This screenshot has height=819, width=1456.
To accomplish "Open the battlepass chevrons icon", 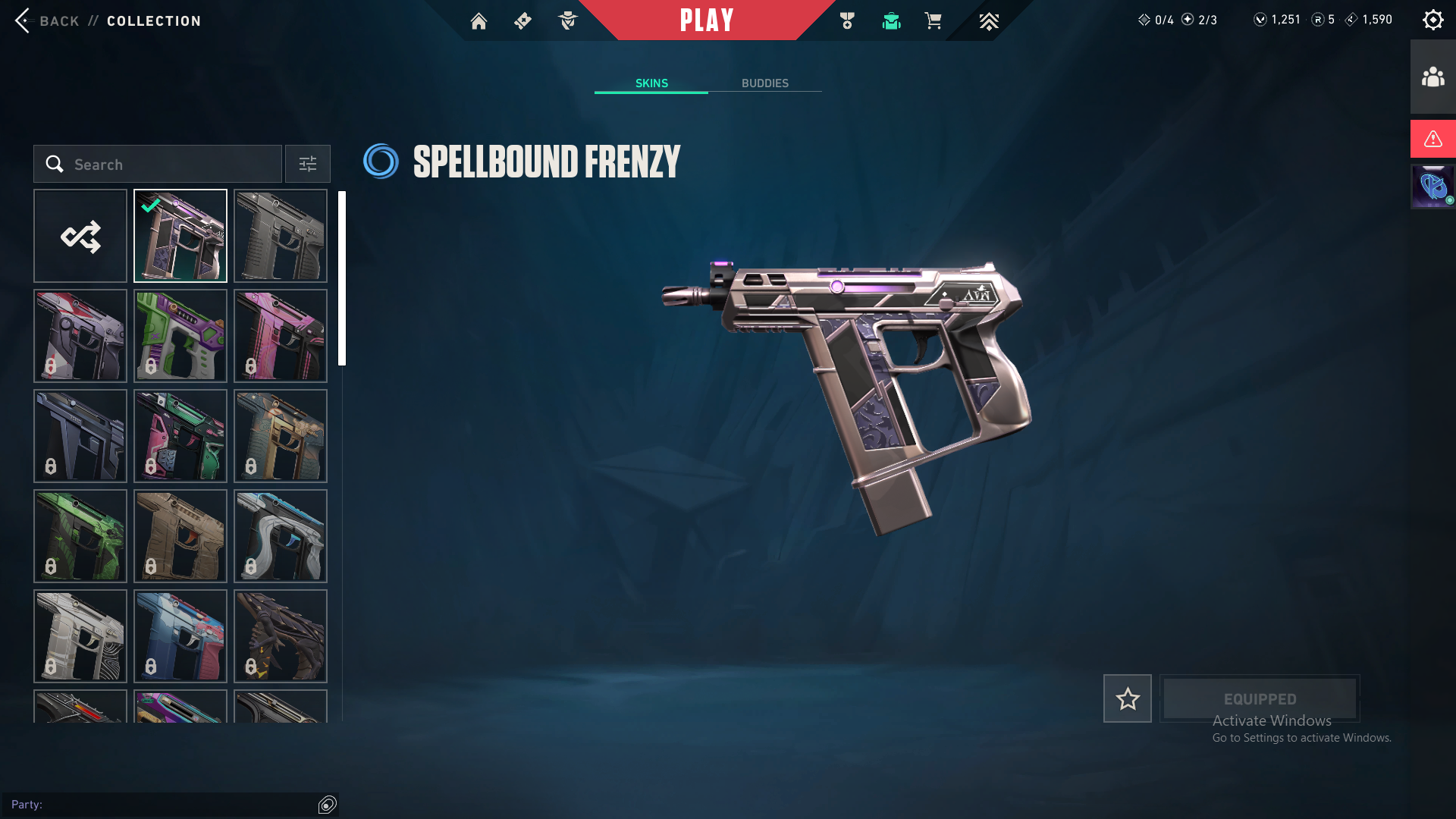I will (x=988, y=21).
